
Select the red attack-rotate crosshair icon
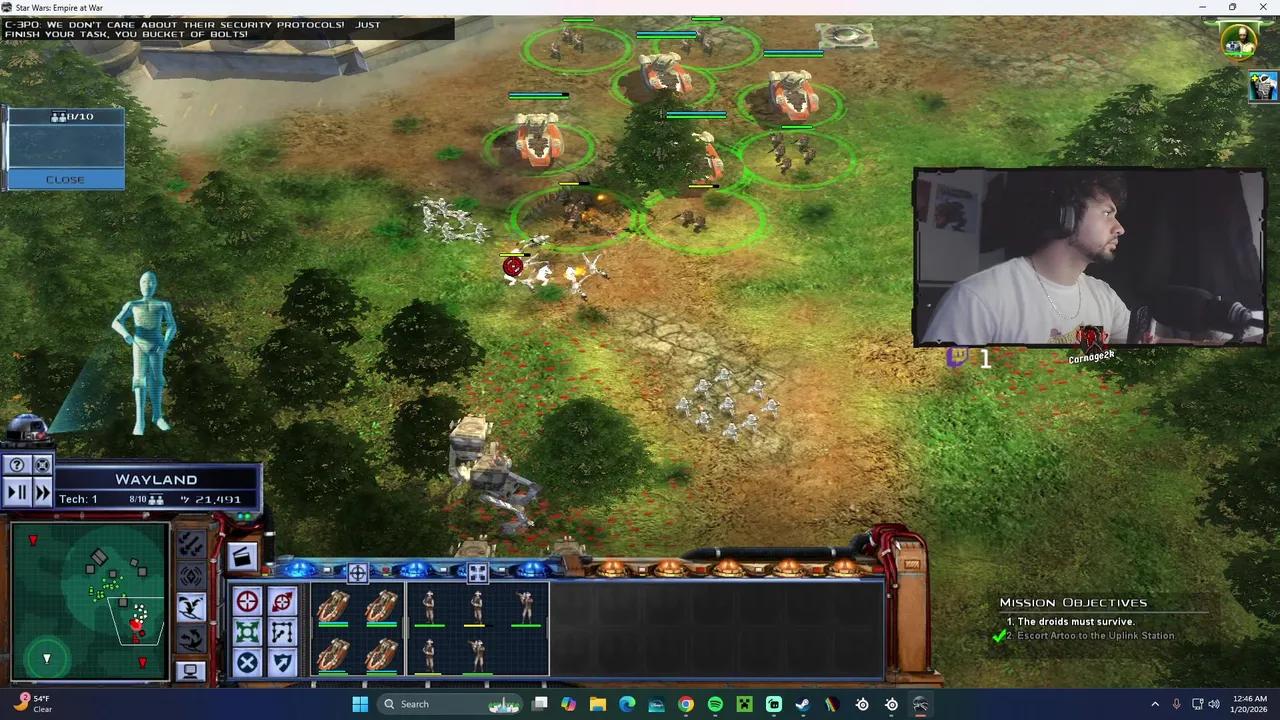coord(281,601)
